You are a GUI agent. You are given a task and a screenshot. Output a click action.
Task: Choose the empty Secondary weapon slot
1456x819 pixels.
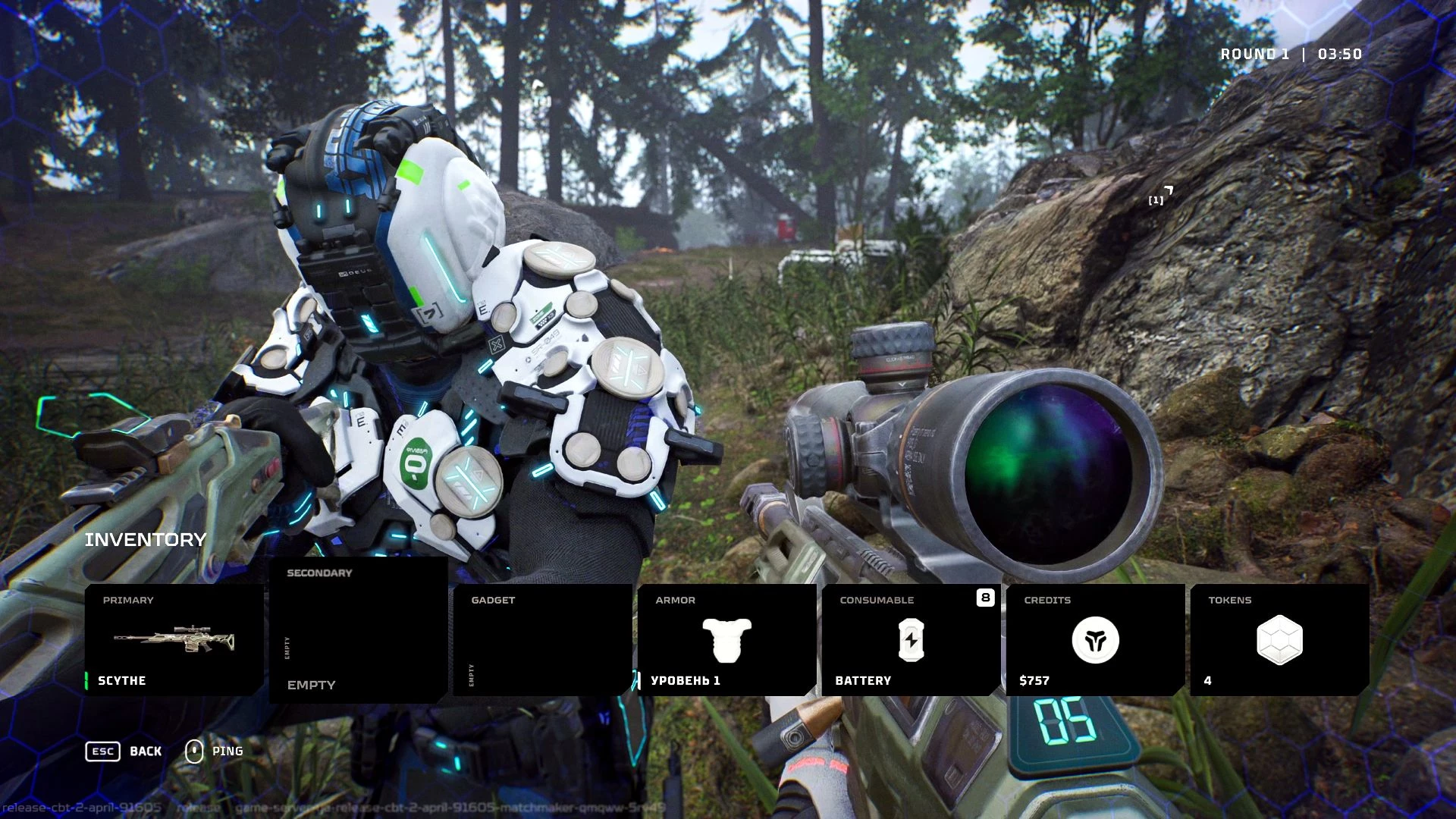[x=358, y=629]
